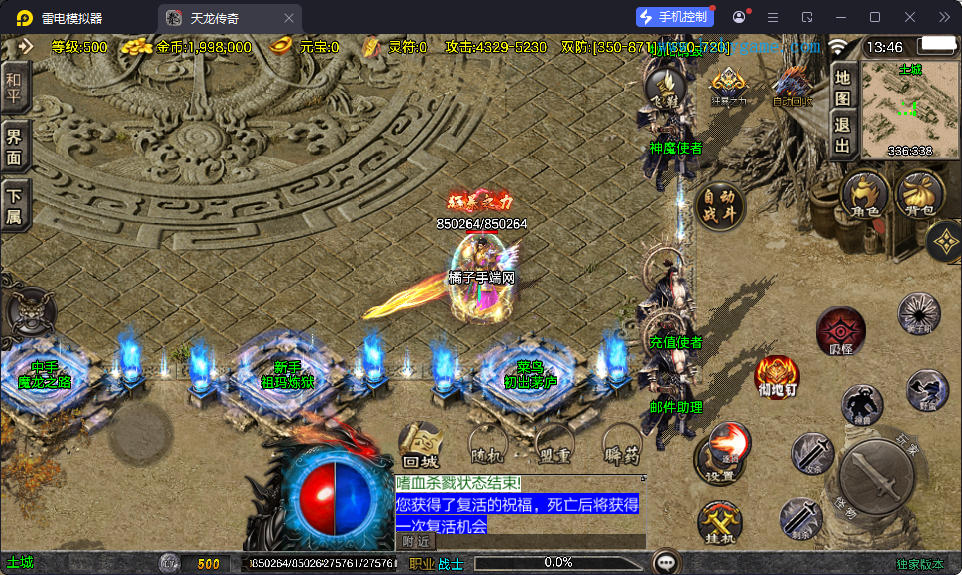Viewport: 962px width, 575px height.
Task: Open the 设置 settings gear
Action: pos(720,462)
